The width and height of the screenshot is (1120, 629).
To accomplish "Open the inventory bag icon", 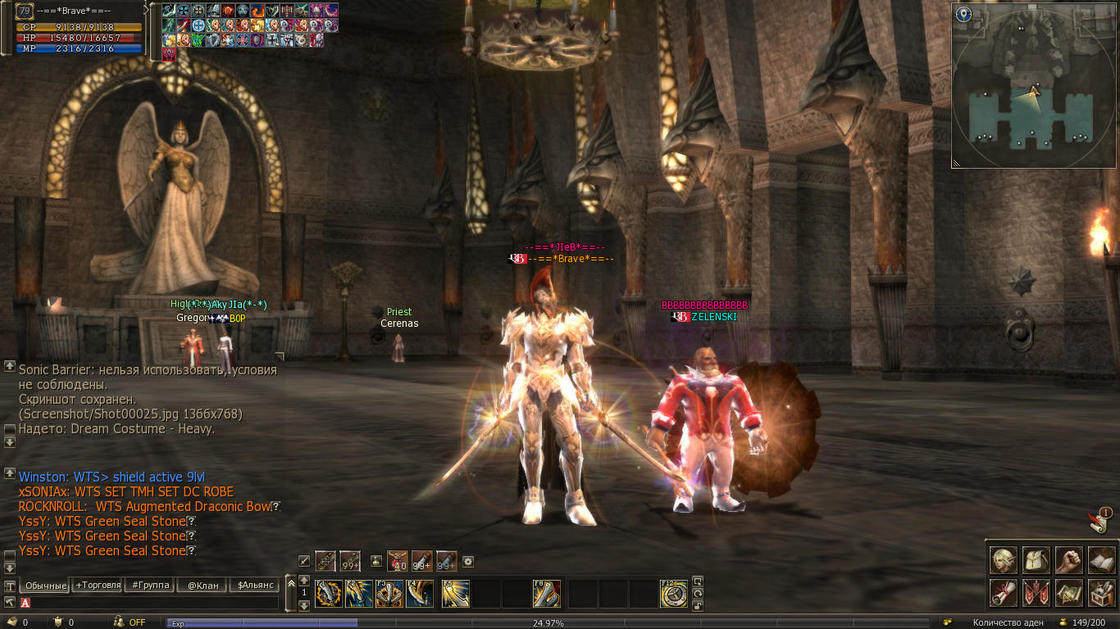I will pyautogui.click(x=1036, y=560).
